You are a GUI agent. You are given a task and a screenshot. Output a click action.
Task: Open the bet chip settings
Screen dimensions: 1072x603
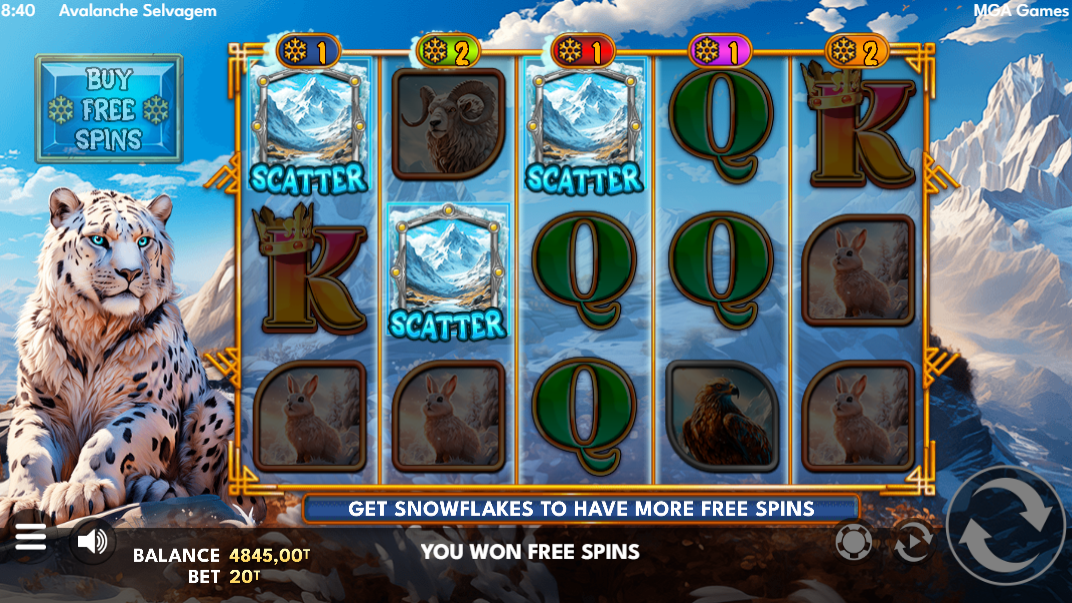[853, 542]
